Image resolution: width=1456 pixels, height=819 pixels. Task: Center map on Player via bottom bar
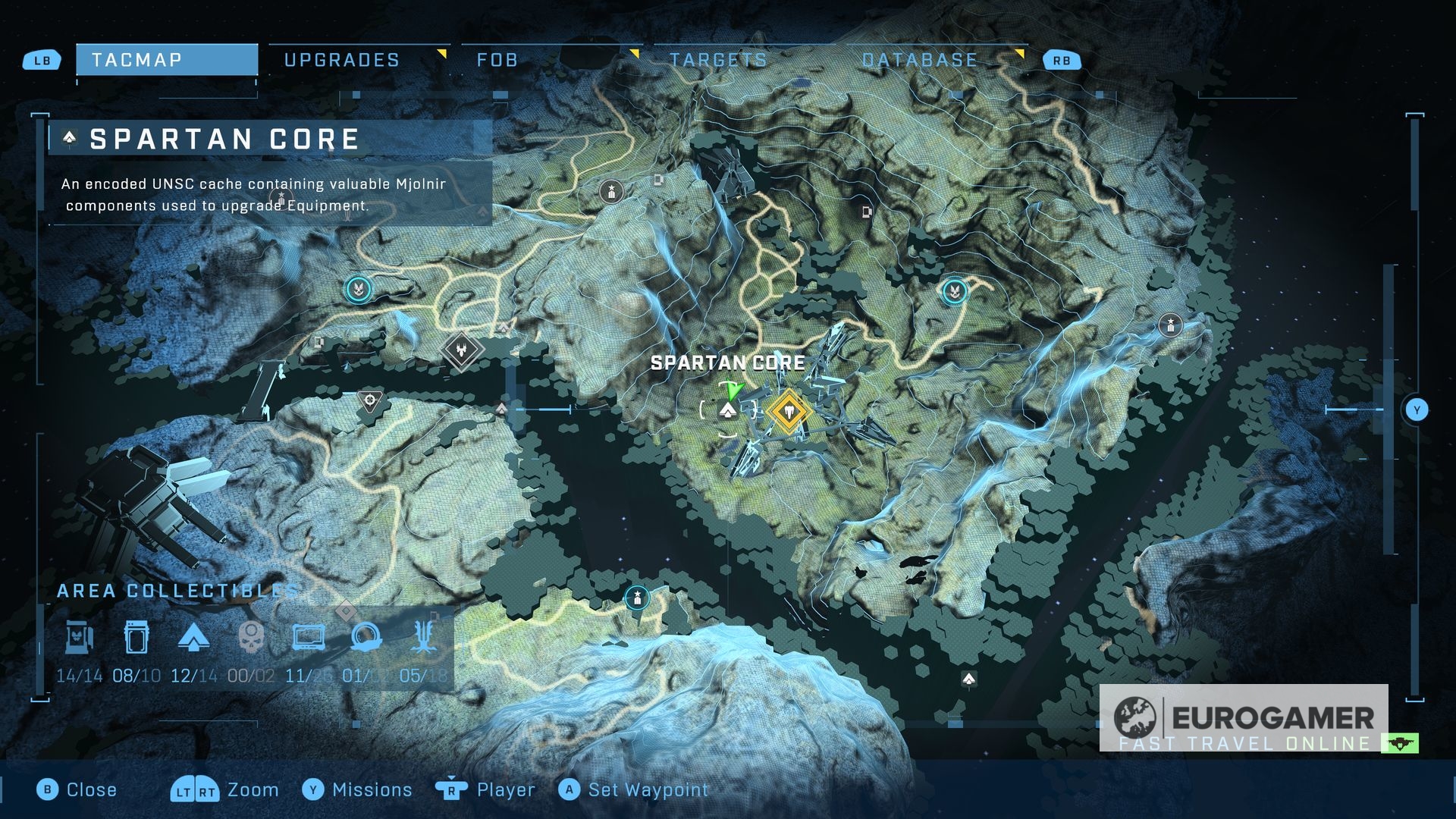click(x=485, y=789)
